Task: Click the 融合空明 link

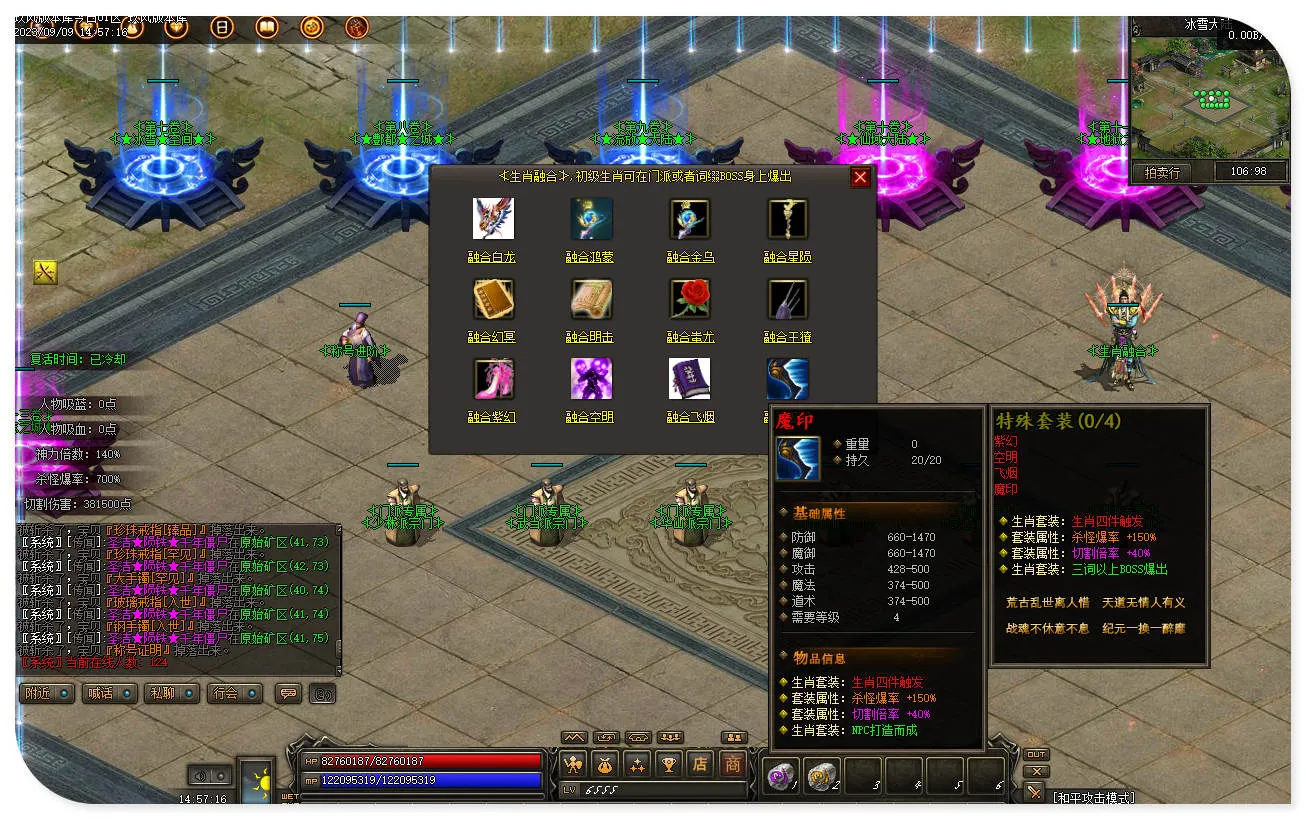Action: (x=590, y=417)
